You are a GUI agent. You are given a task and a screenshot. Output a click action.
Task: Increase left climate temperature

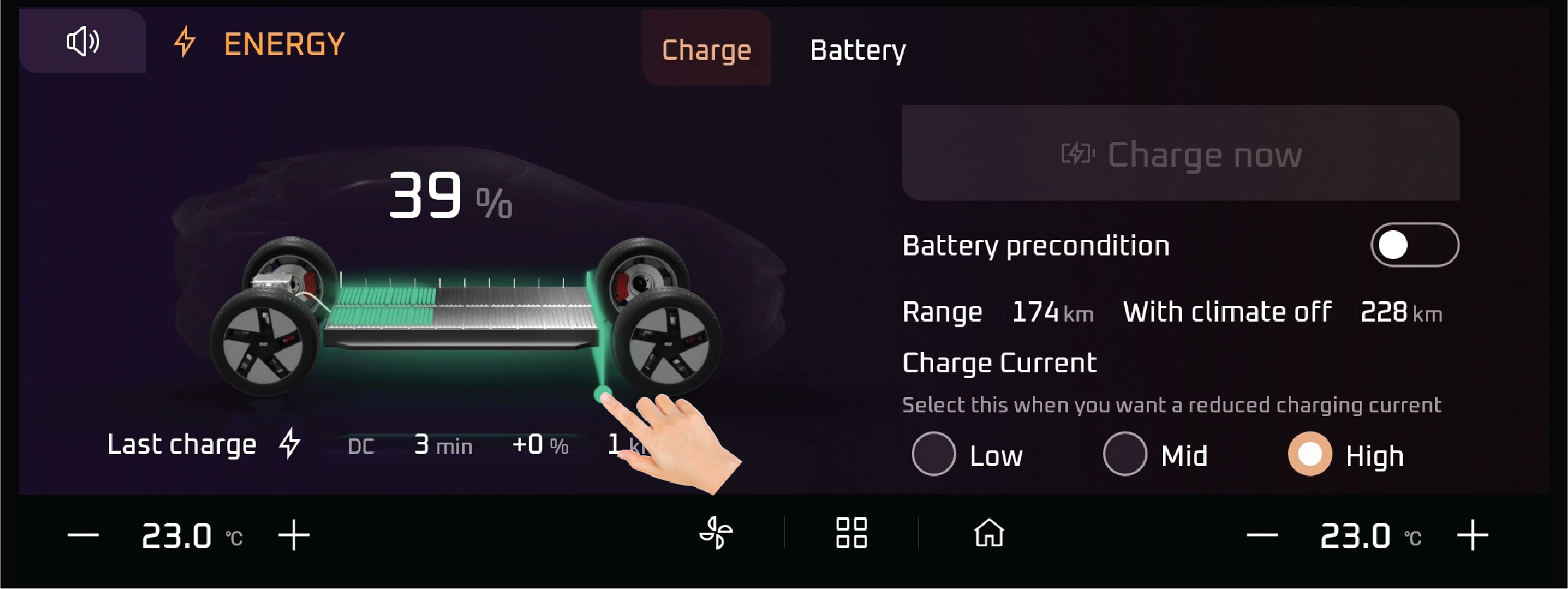(294, 536)
